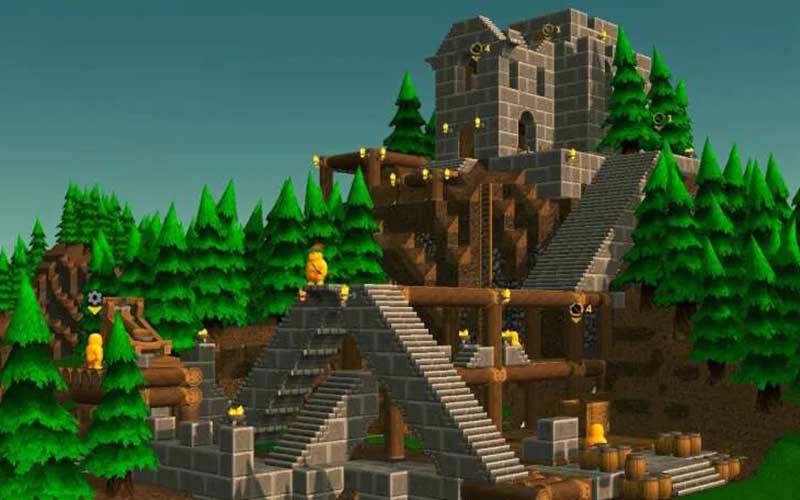Screen dimensions: 800x500
Task: Select the number 1 marker atop the castle
Action: [550, 30]
